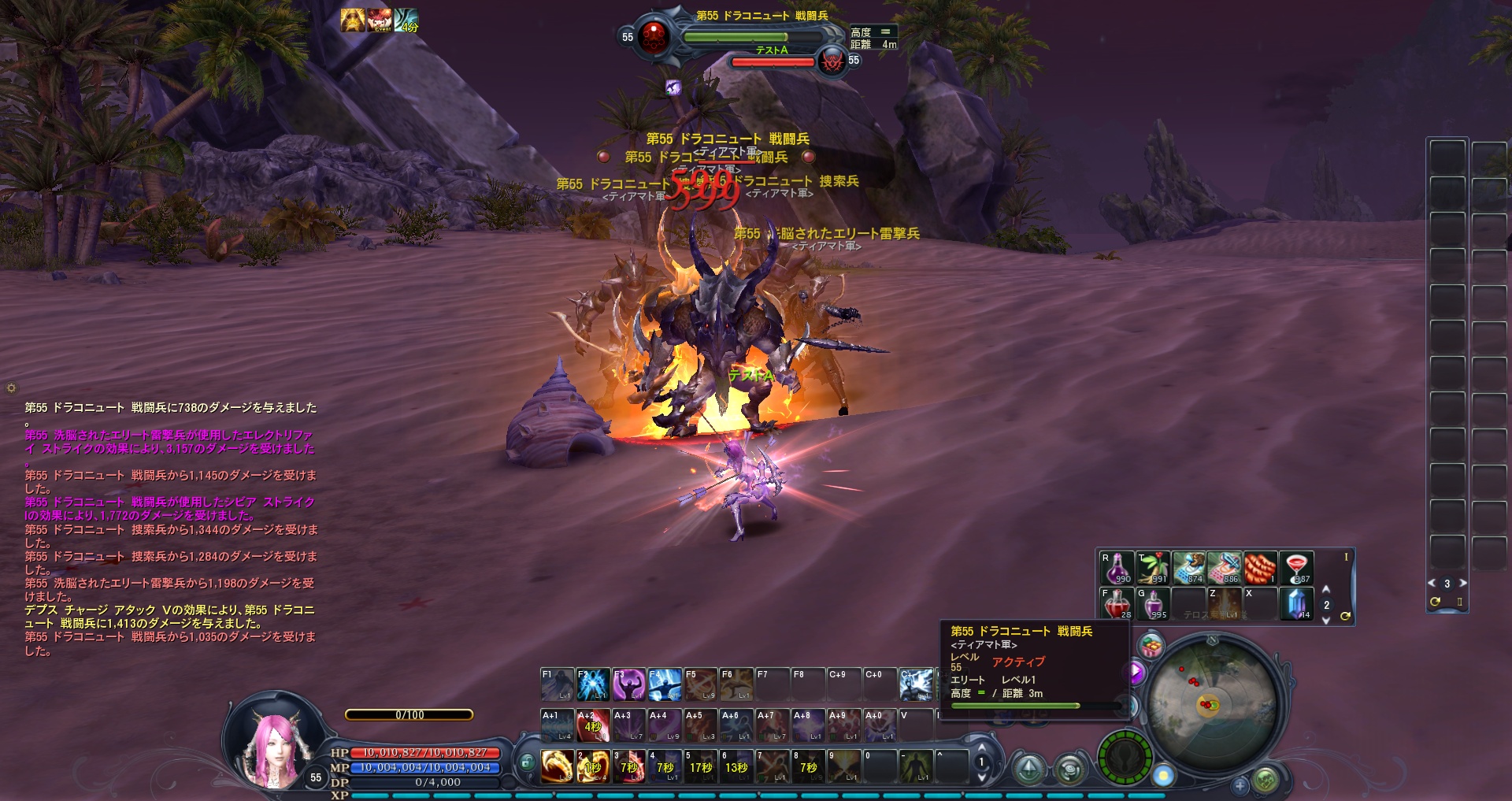
Task: Trigger the A+2 red slash skill
Action: 593,725
